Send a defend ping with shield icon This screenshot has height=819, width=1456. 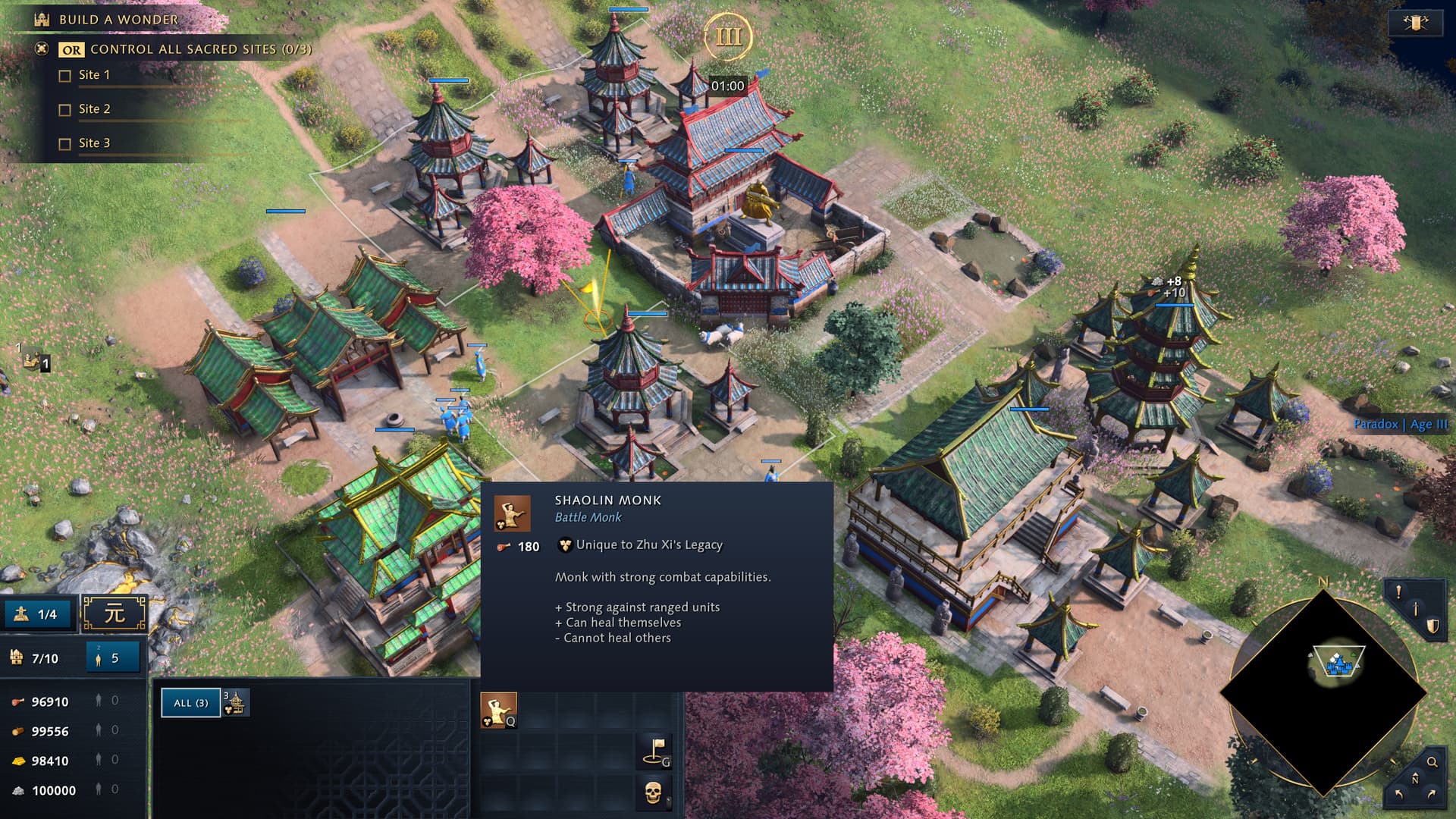1432,626
